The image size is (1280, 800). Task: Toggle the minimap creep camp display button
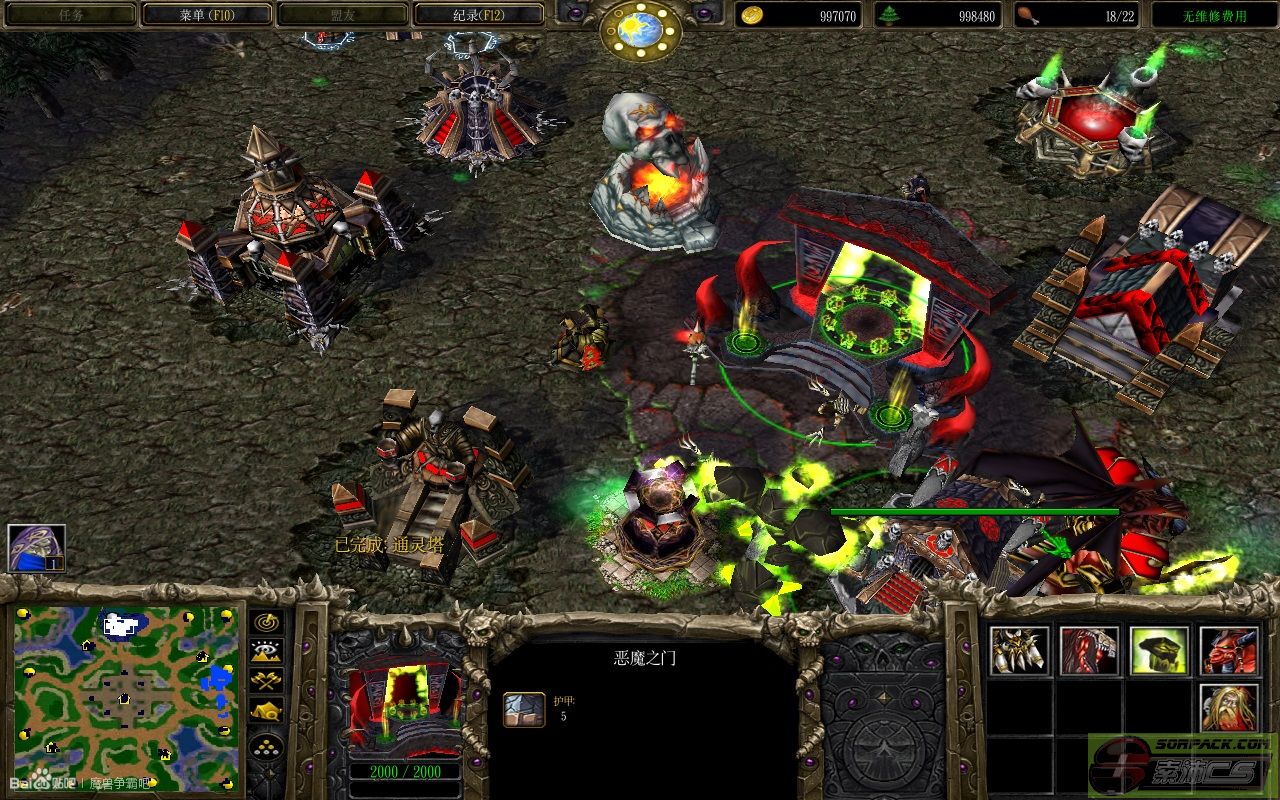tap(267, 711)
